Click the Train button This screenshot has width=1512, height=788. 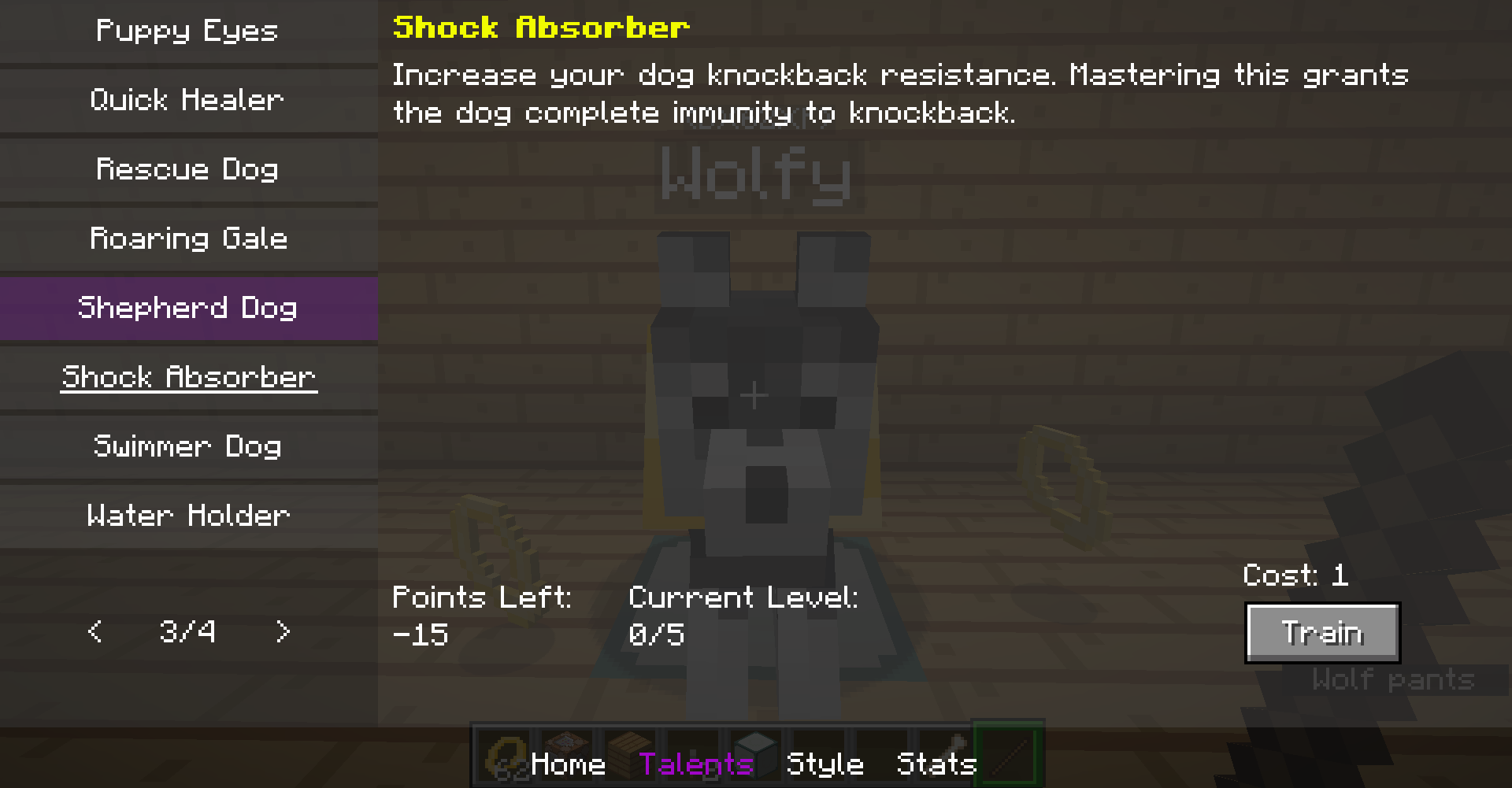[1322, 633]
